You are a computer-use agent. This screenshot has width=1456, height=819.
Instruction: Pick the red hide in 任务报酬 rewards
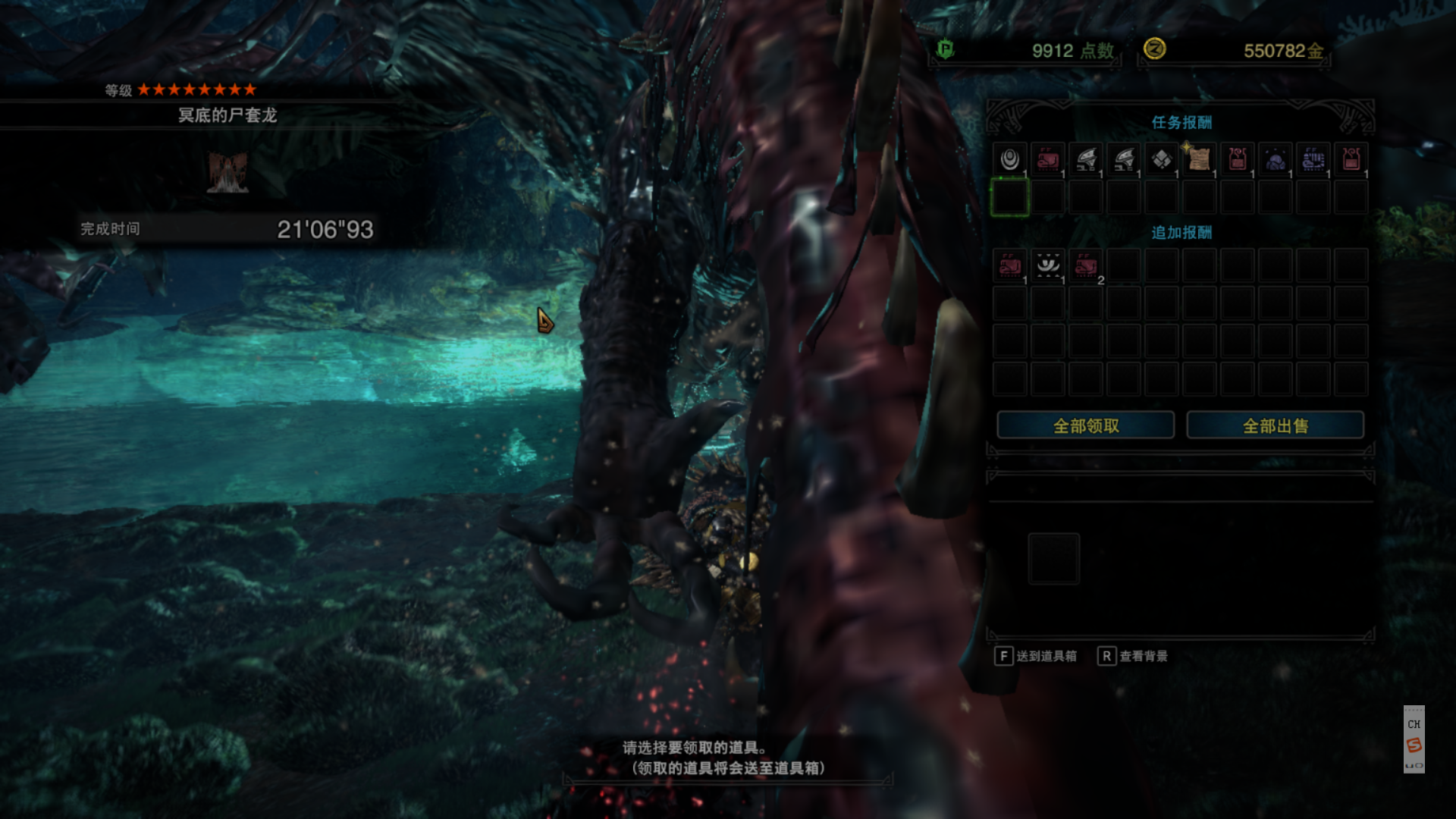point(1047,159)
